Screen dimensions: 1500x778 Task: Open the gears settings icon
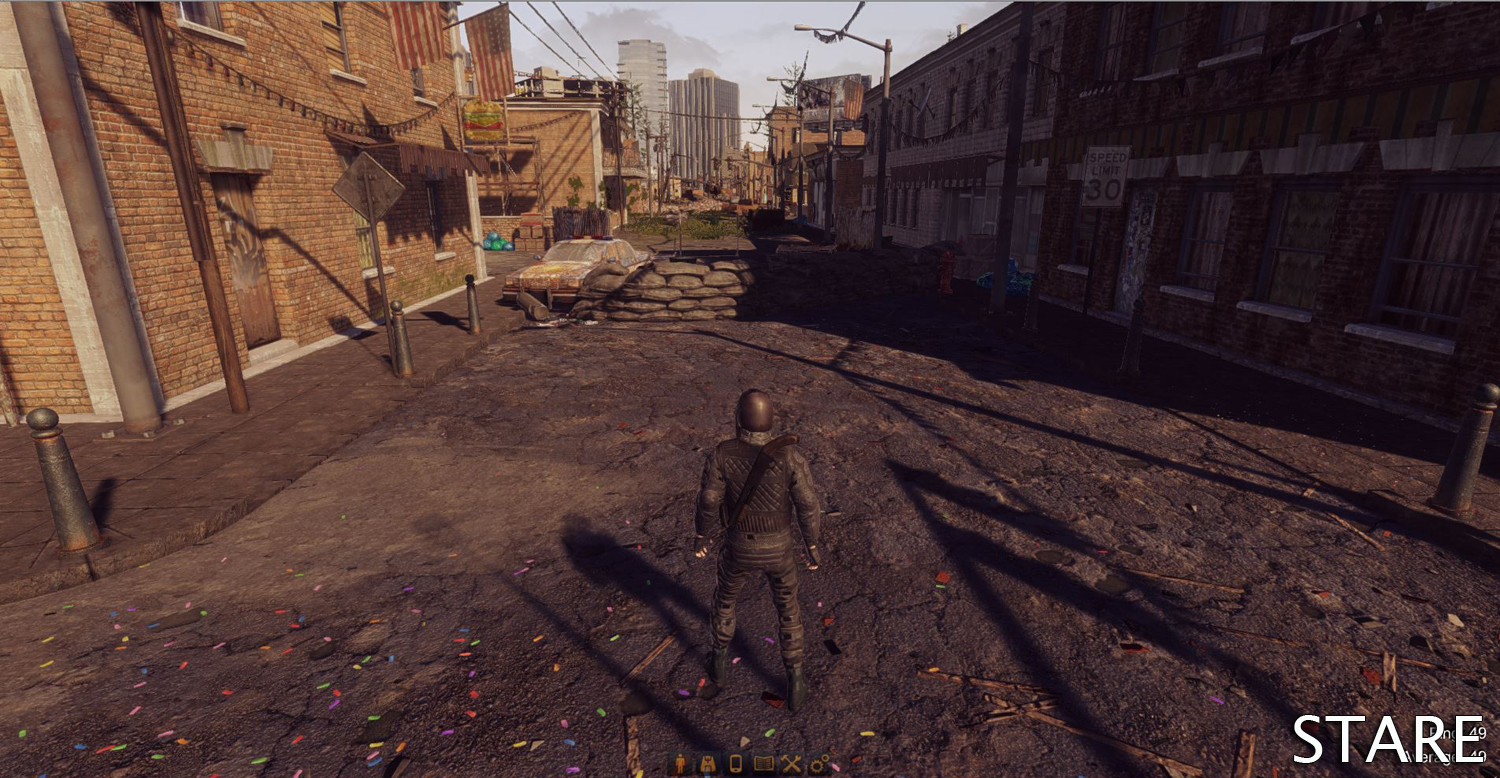(x=819, y=764)
